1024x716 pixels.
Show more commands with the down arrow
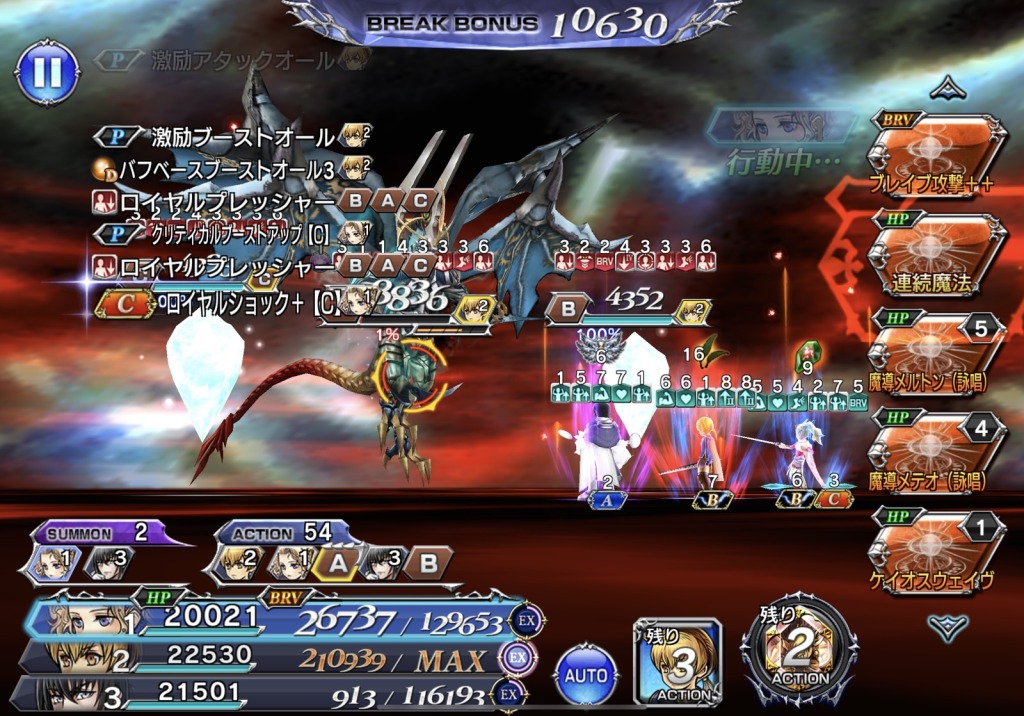pos(947,627)
